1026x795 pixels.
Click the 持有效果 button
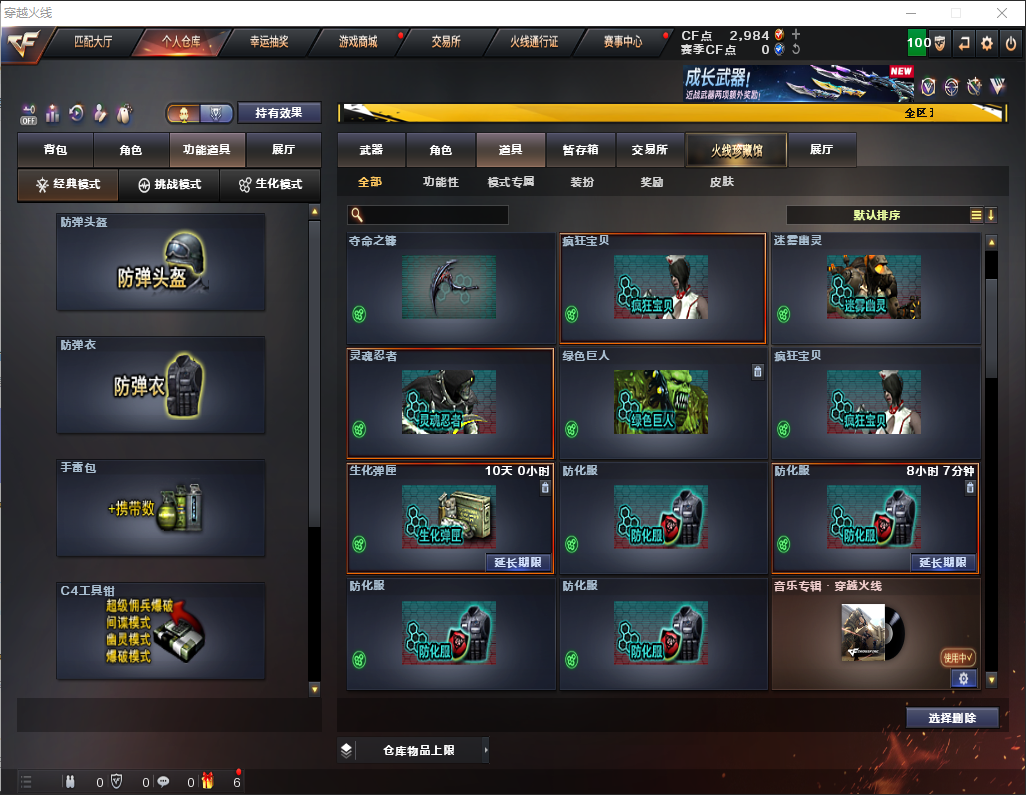pos(279,113)
